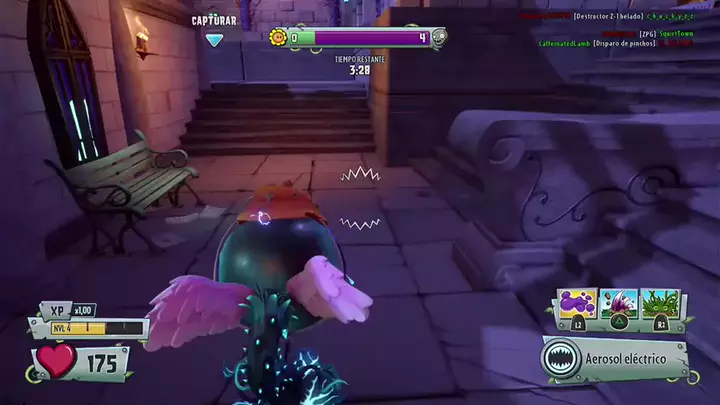Trigger the Spikeweed ability
This screenshot has height=405, width=720.
[661, 303]
